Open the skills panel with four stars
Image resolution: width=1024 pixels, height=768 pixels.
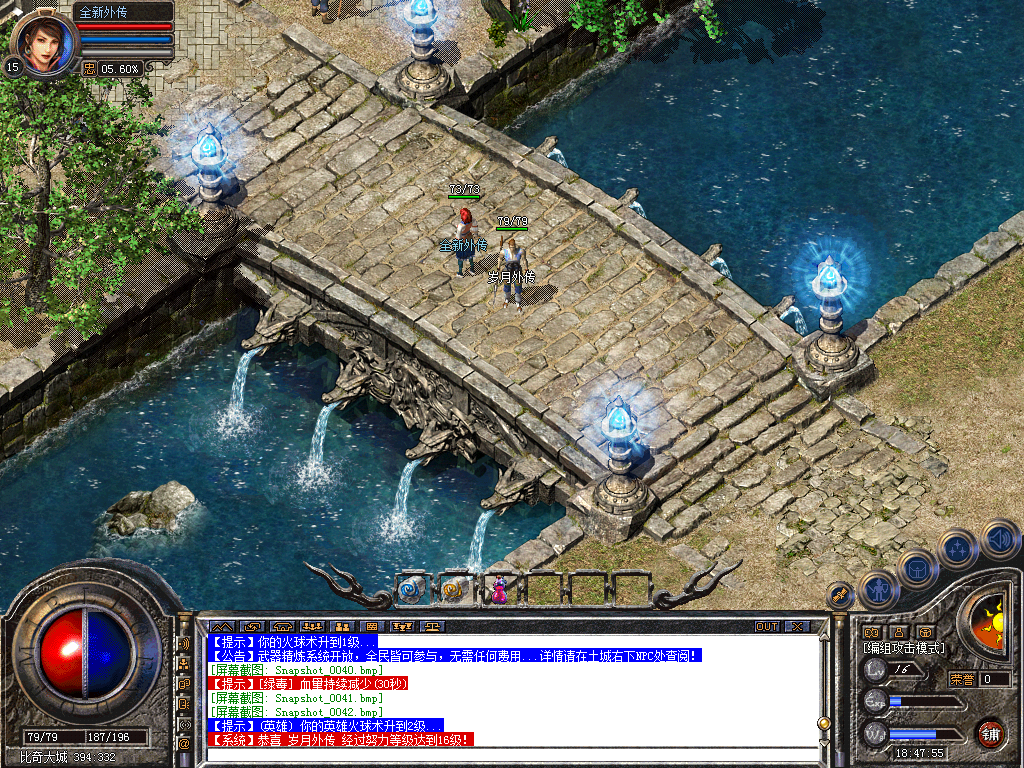[957, 548]
